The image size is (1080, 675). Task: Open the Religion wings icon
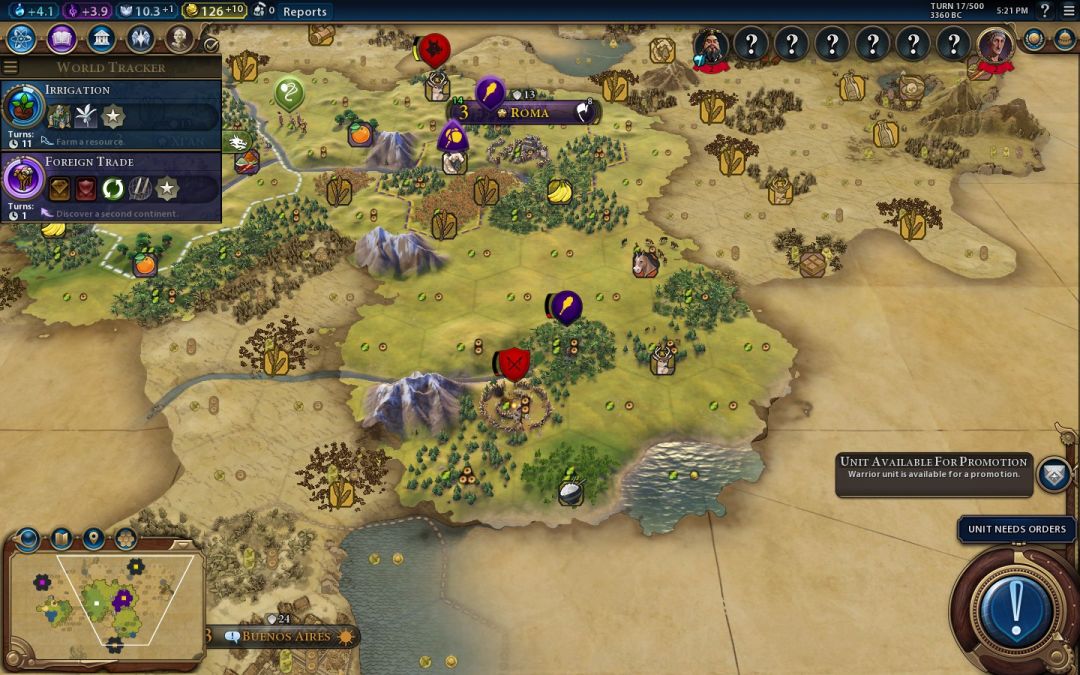coord(140,39)
